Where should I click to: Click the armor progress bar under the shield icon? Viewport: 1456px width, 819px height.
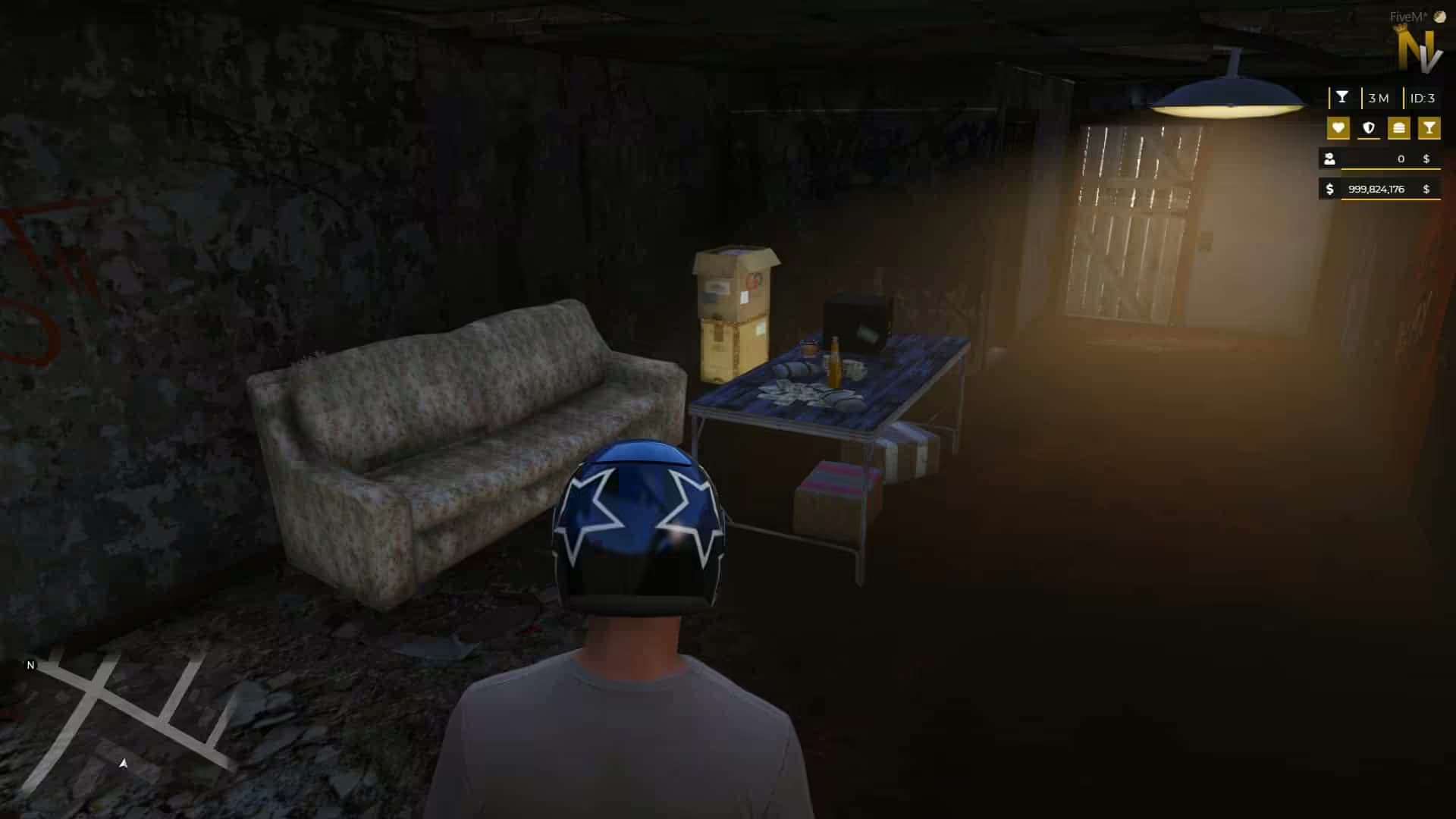point(1369,139)
